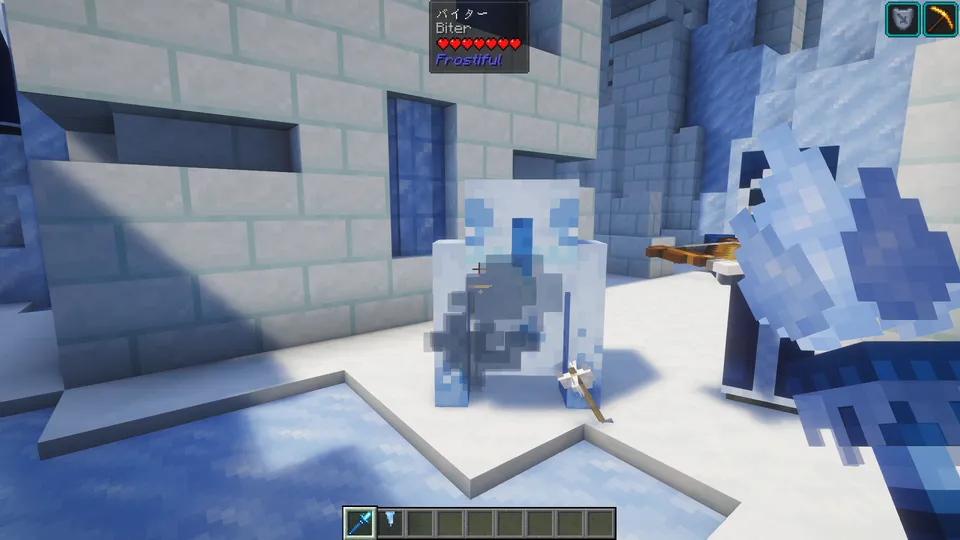Select the icicle item in the hotbar
960x540 pixels.
click(x=390, y=522)
